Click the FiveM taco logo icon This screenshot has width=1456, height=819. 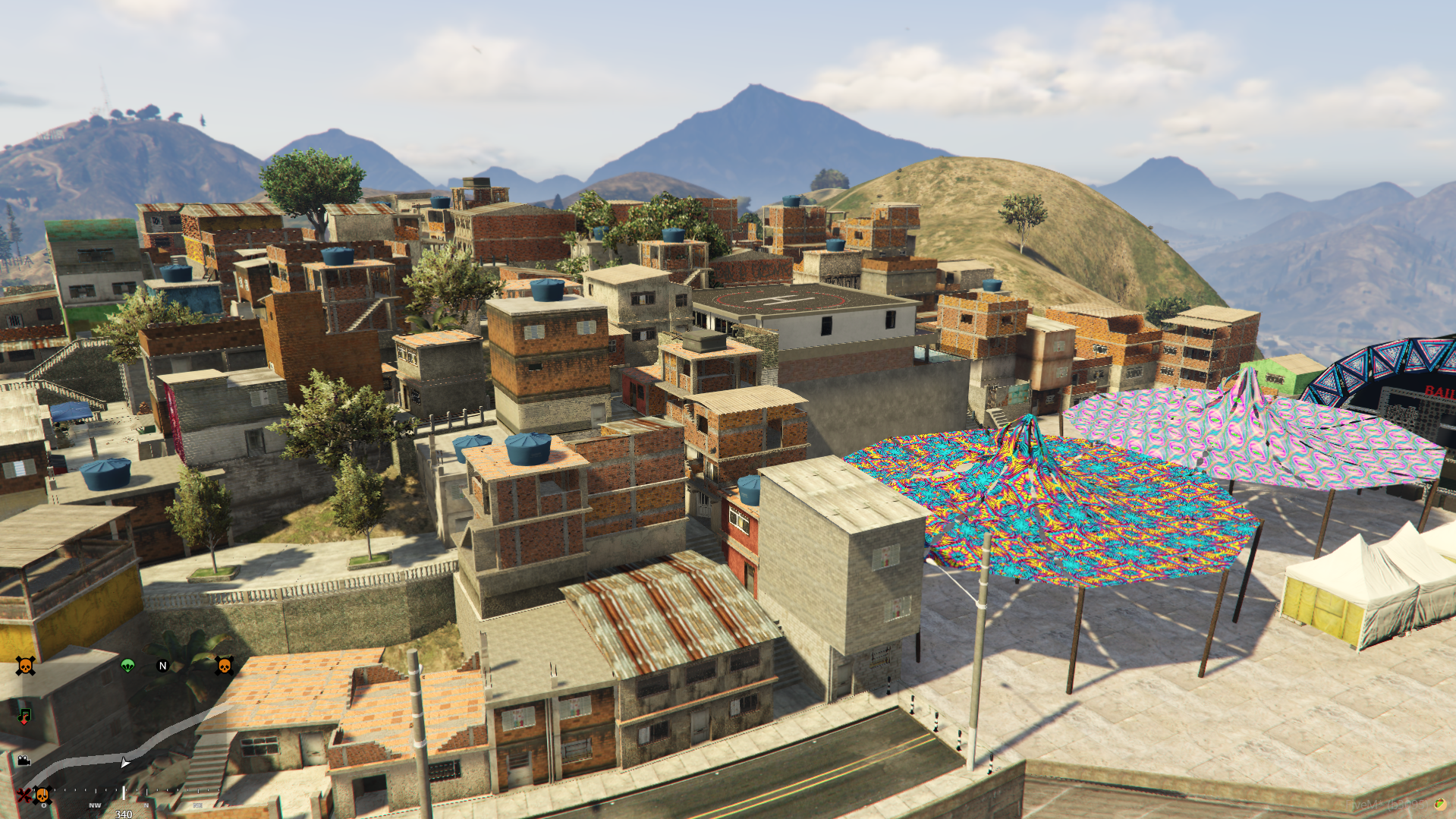[1439, 805]
